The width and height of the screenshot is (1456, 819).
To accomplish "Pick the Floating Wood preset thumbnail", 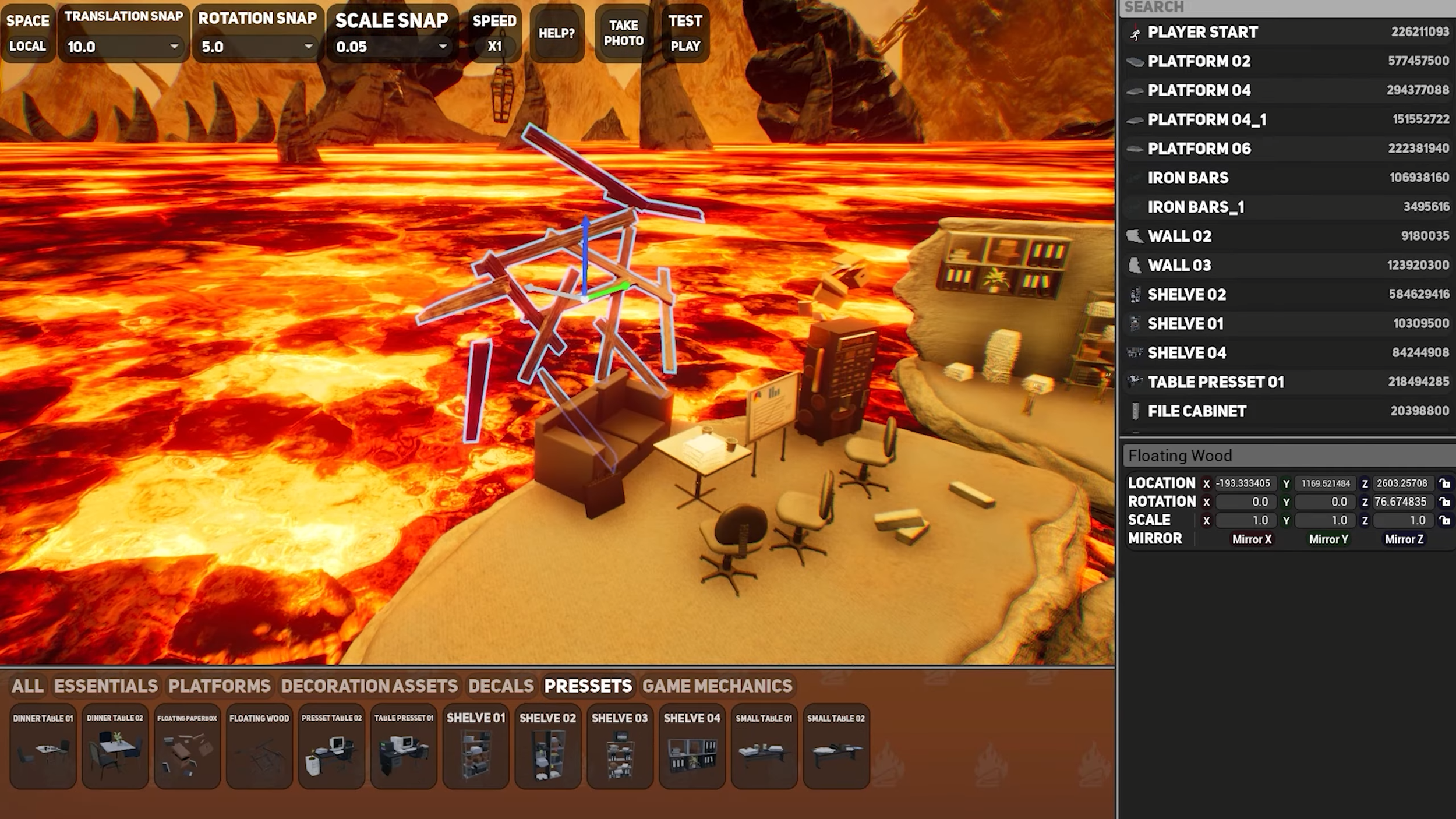I will tap(259, 747).
